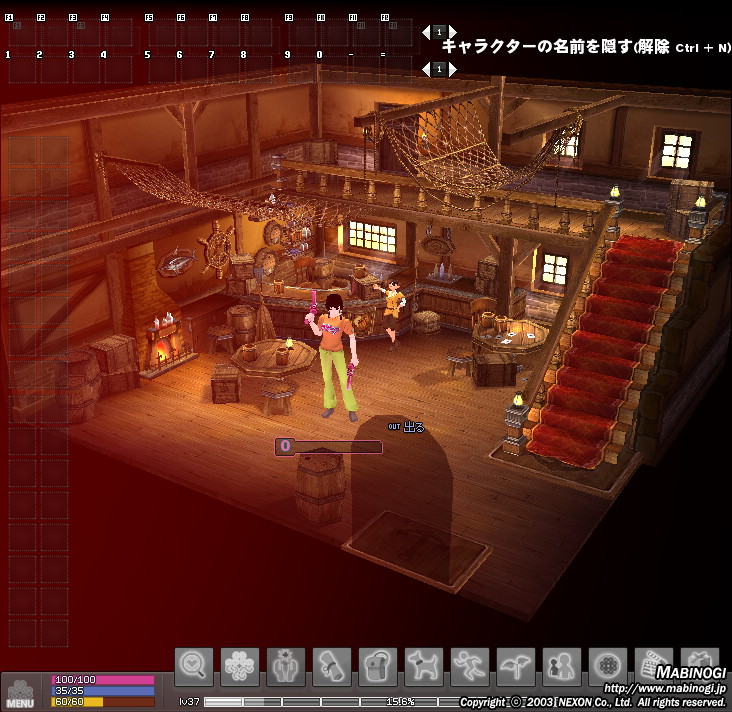Select the figure with starburst icon
The width and height of the screenshot is (732, 712).
point(286,666)
